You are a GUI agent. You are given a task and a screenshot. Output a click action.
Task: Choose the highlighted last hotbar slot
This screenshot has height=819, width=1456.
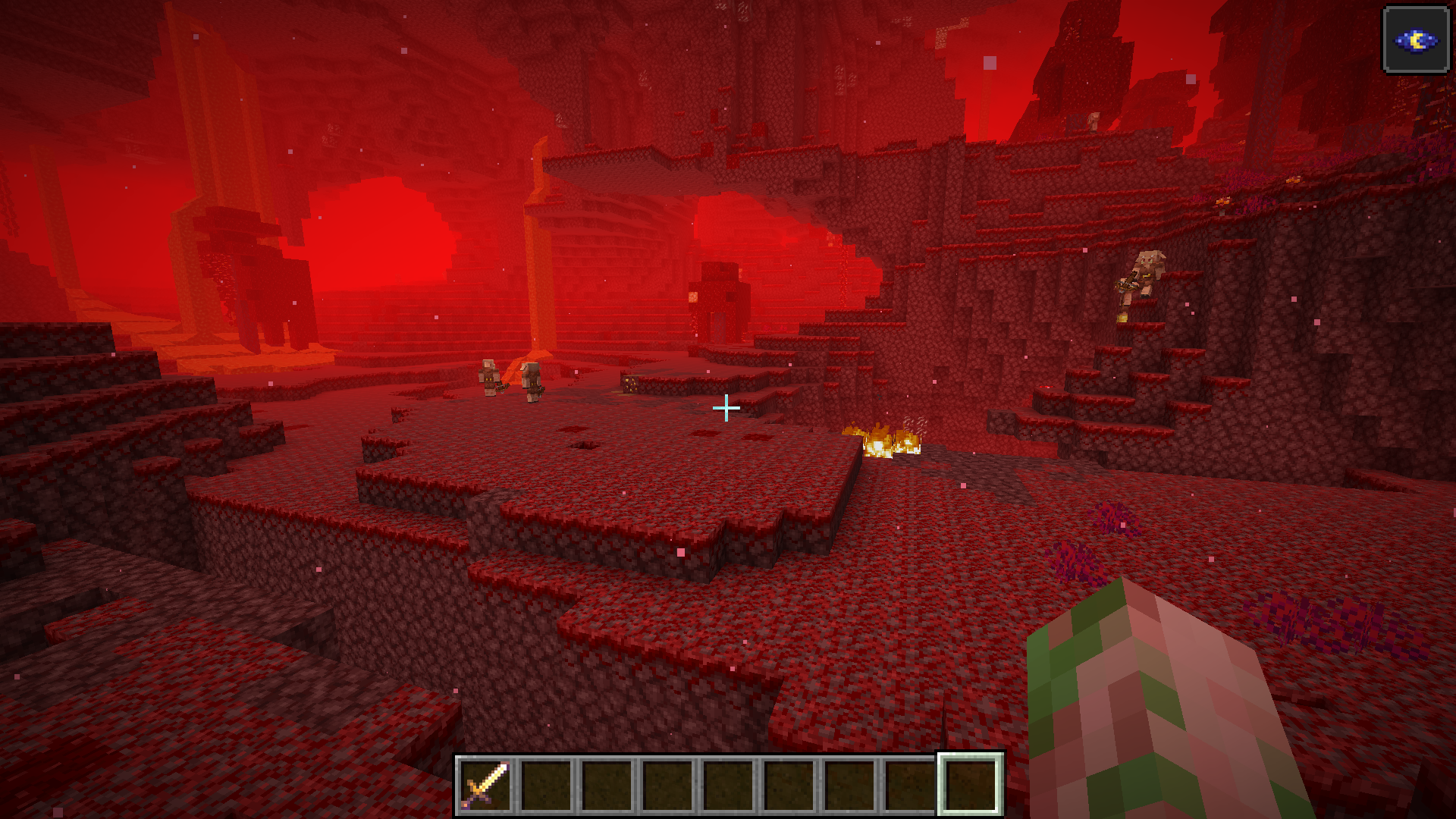coord(970,785)
